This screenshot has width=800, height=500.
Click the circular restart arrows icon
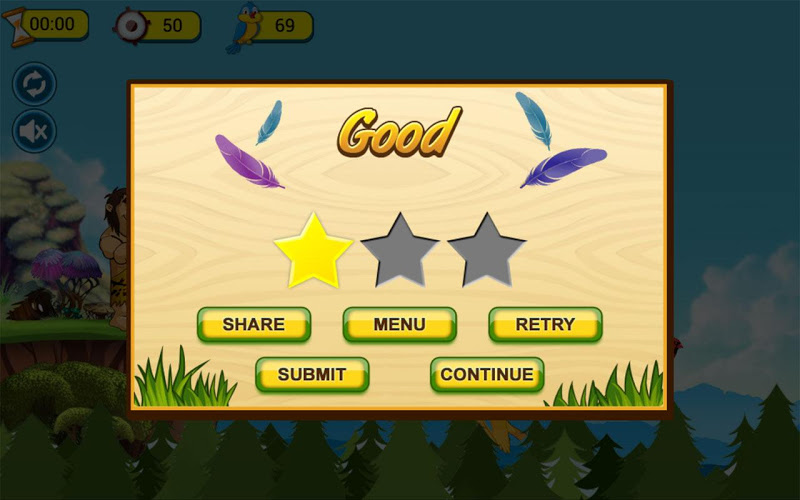point(34,84)
